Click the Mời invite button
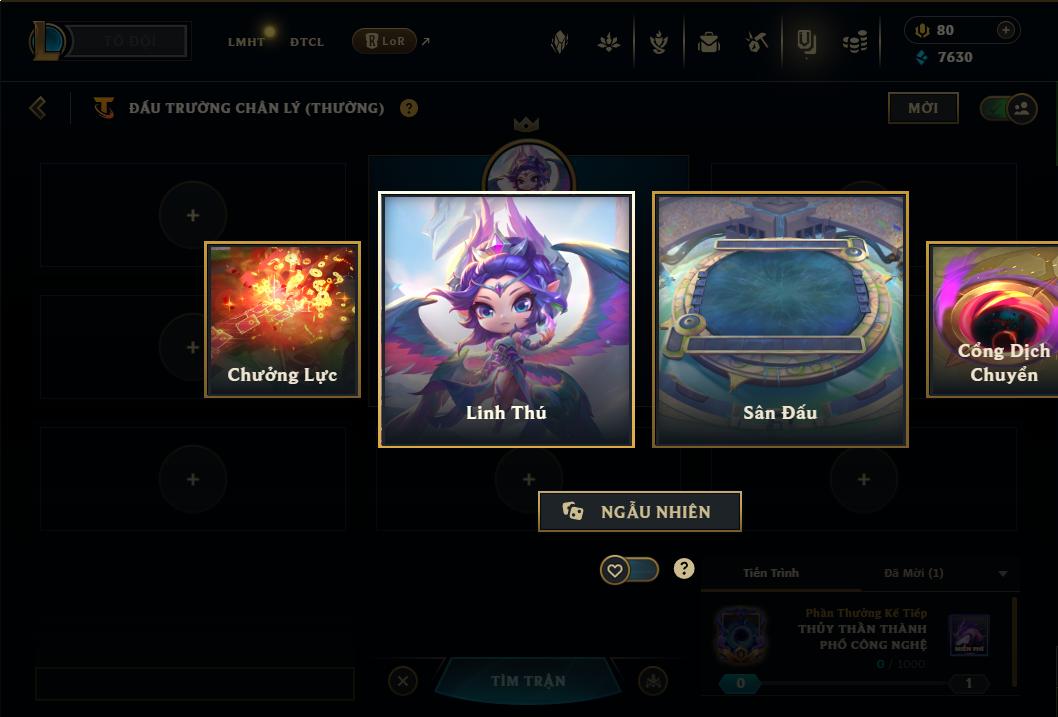 923,108
